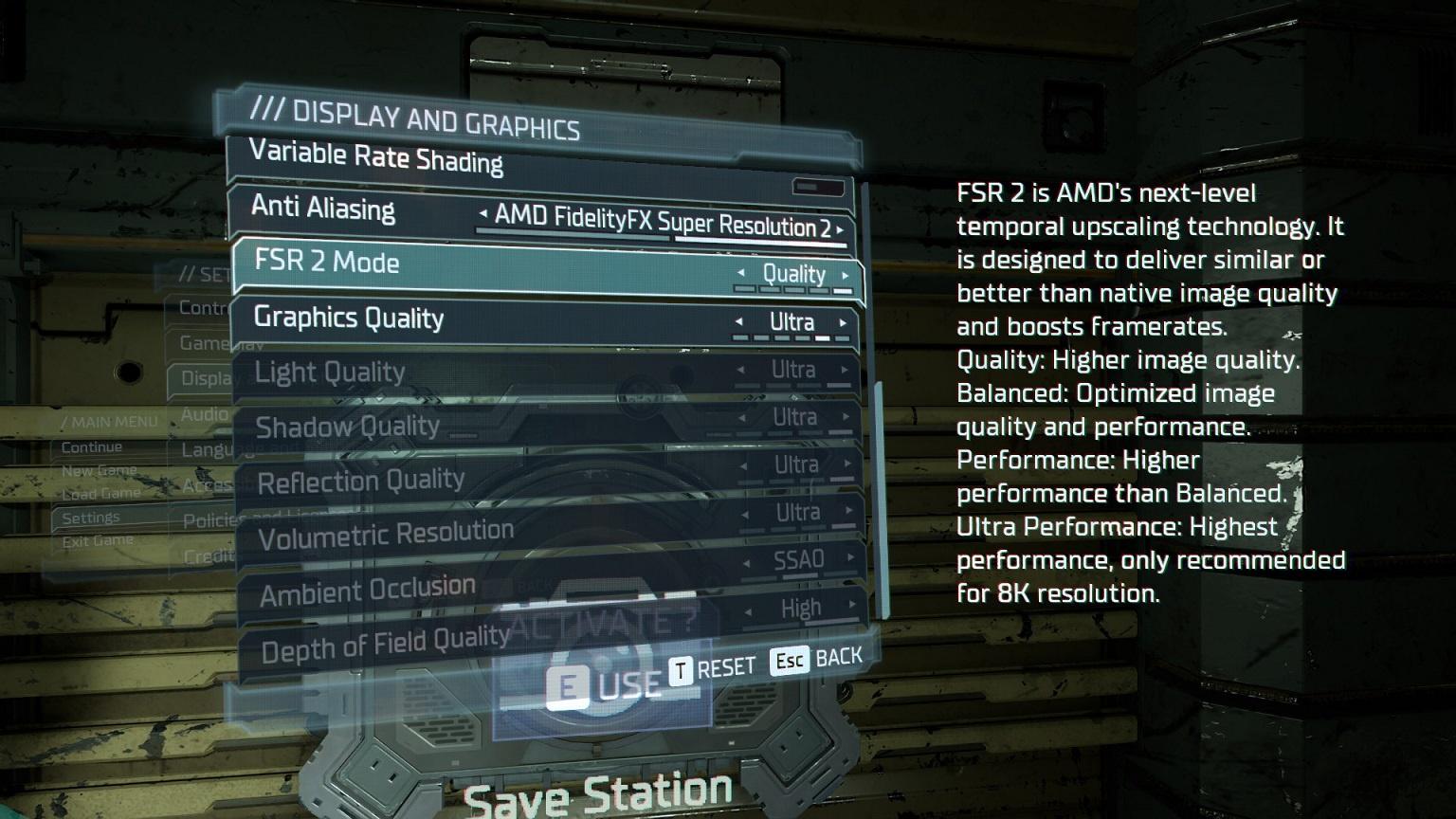The height and width of the screenshot is (819, 1456).
Task: Click right arrow beside Ambient Occlusion SSAO
Action: point(850,557)
